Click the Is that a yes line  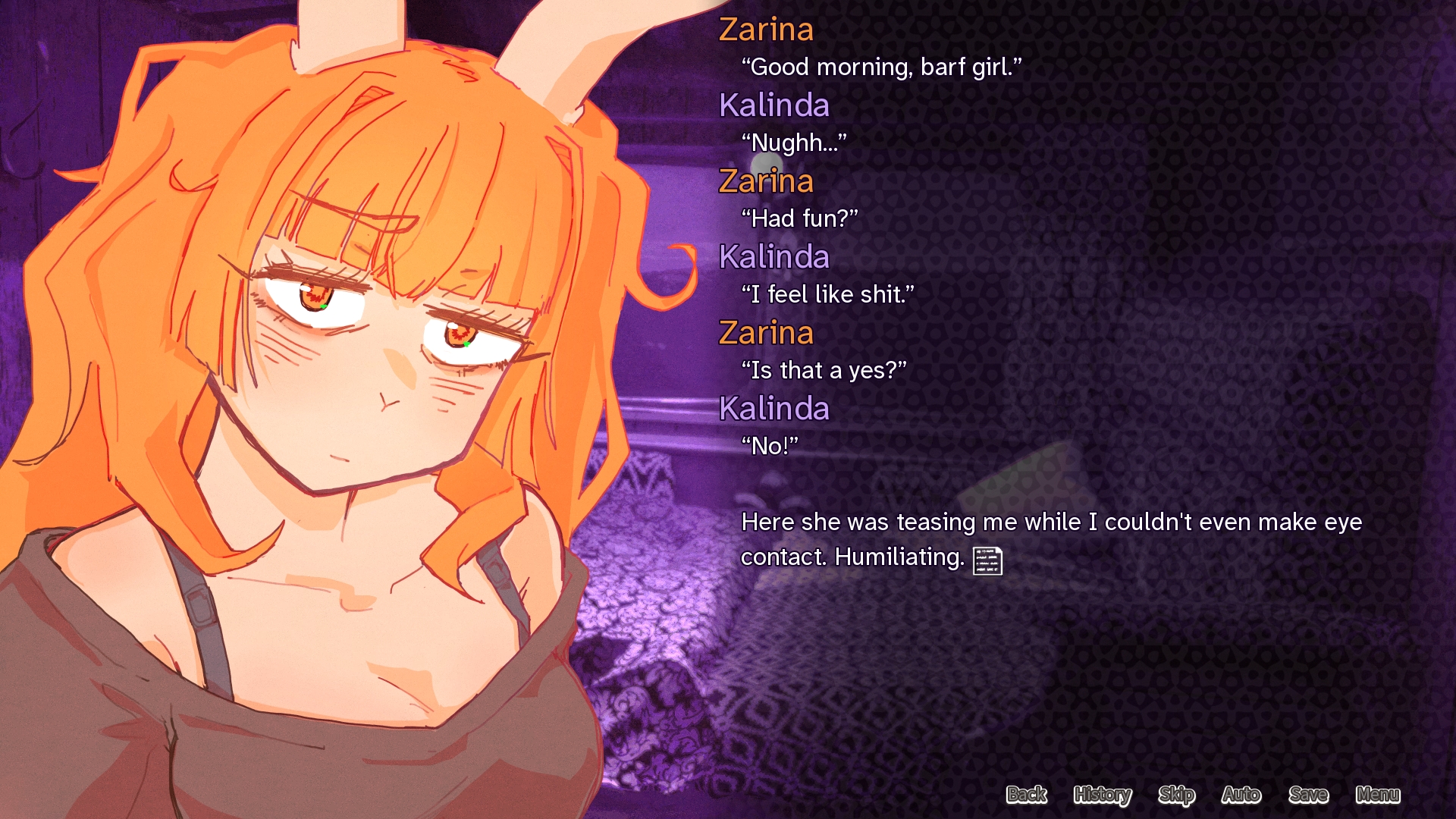pos(823,370)
